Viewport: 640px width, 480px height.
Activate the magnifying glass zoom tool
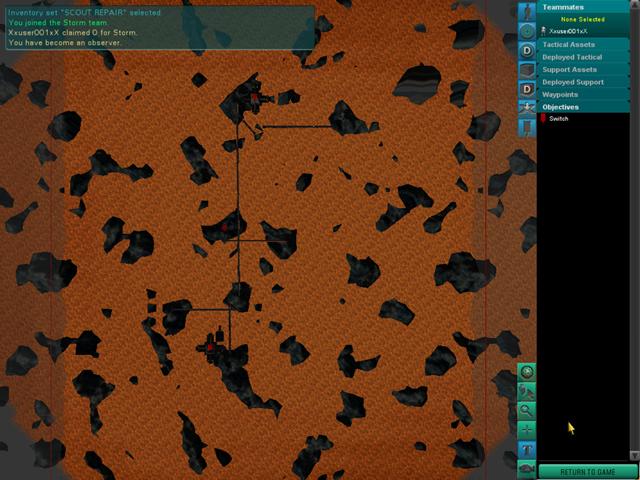[x=527, y=410]
